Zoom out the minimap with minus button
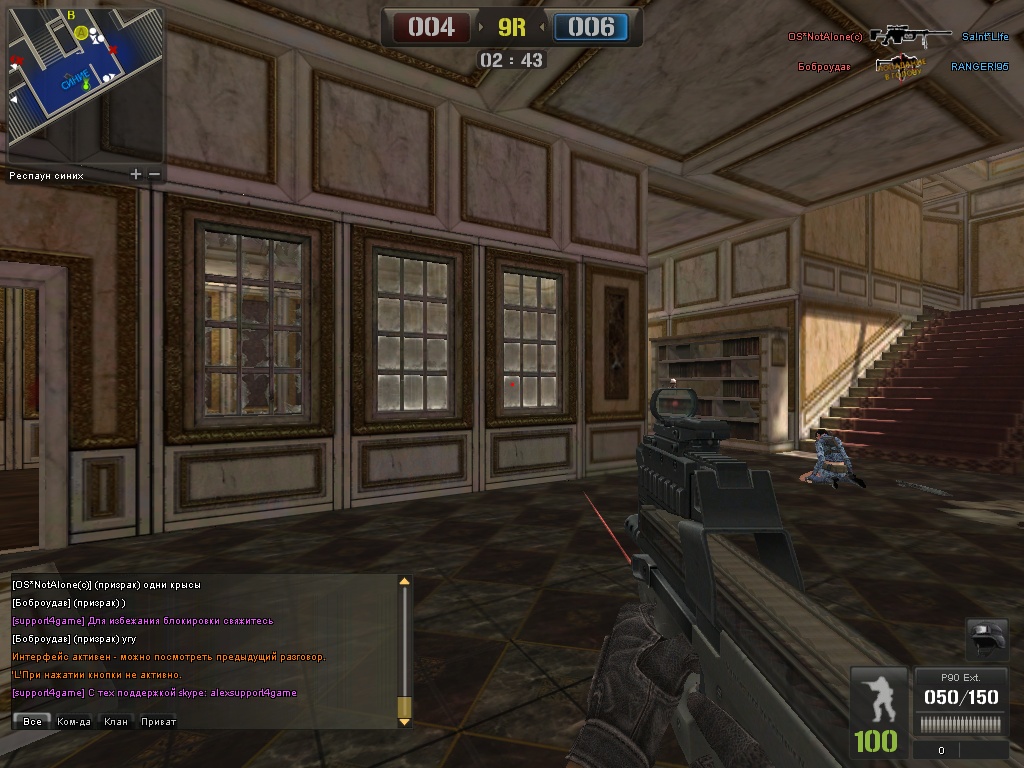Screen dimensions: 1024x768 (154, 174)
